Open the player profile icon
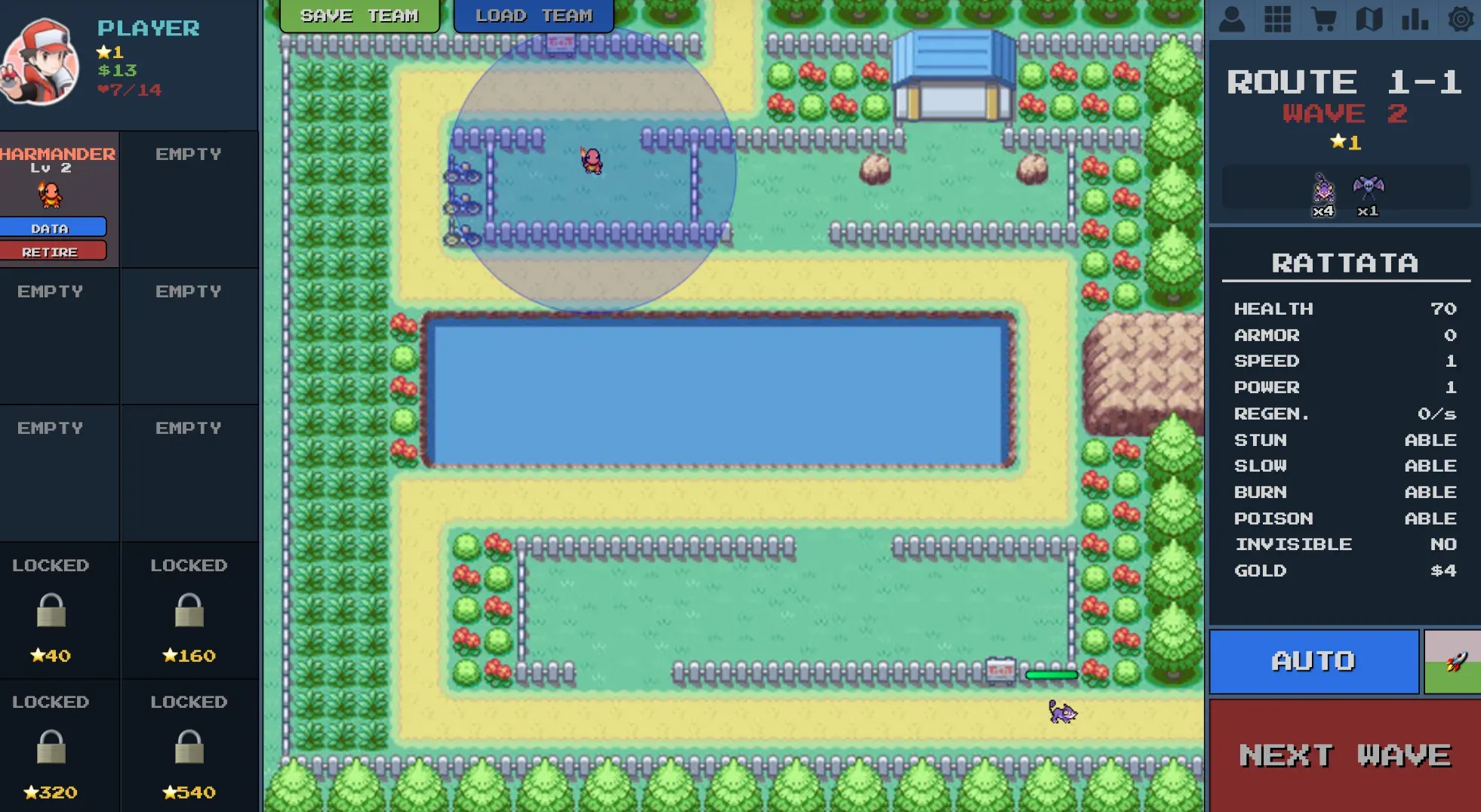The height and width of the screenshot is (812, 1481). coord(1231,19)
